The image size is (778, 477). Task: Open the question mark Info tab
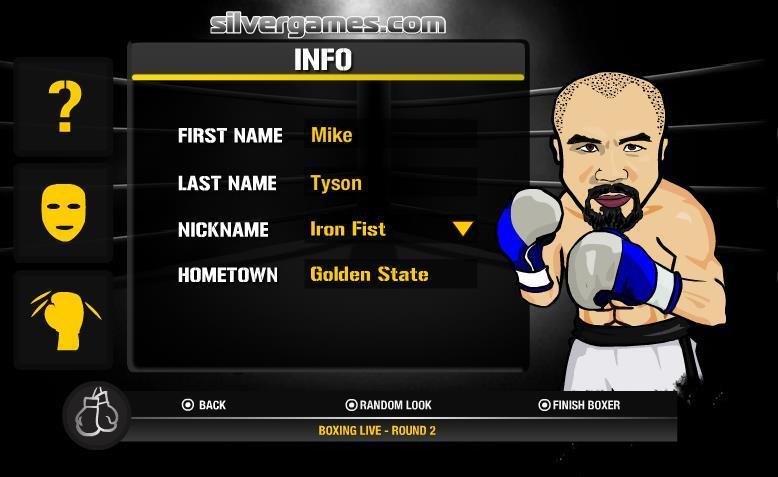coord(64,107)
